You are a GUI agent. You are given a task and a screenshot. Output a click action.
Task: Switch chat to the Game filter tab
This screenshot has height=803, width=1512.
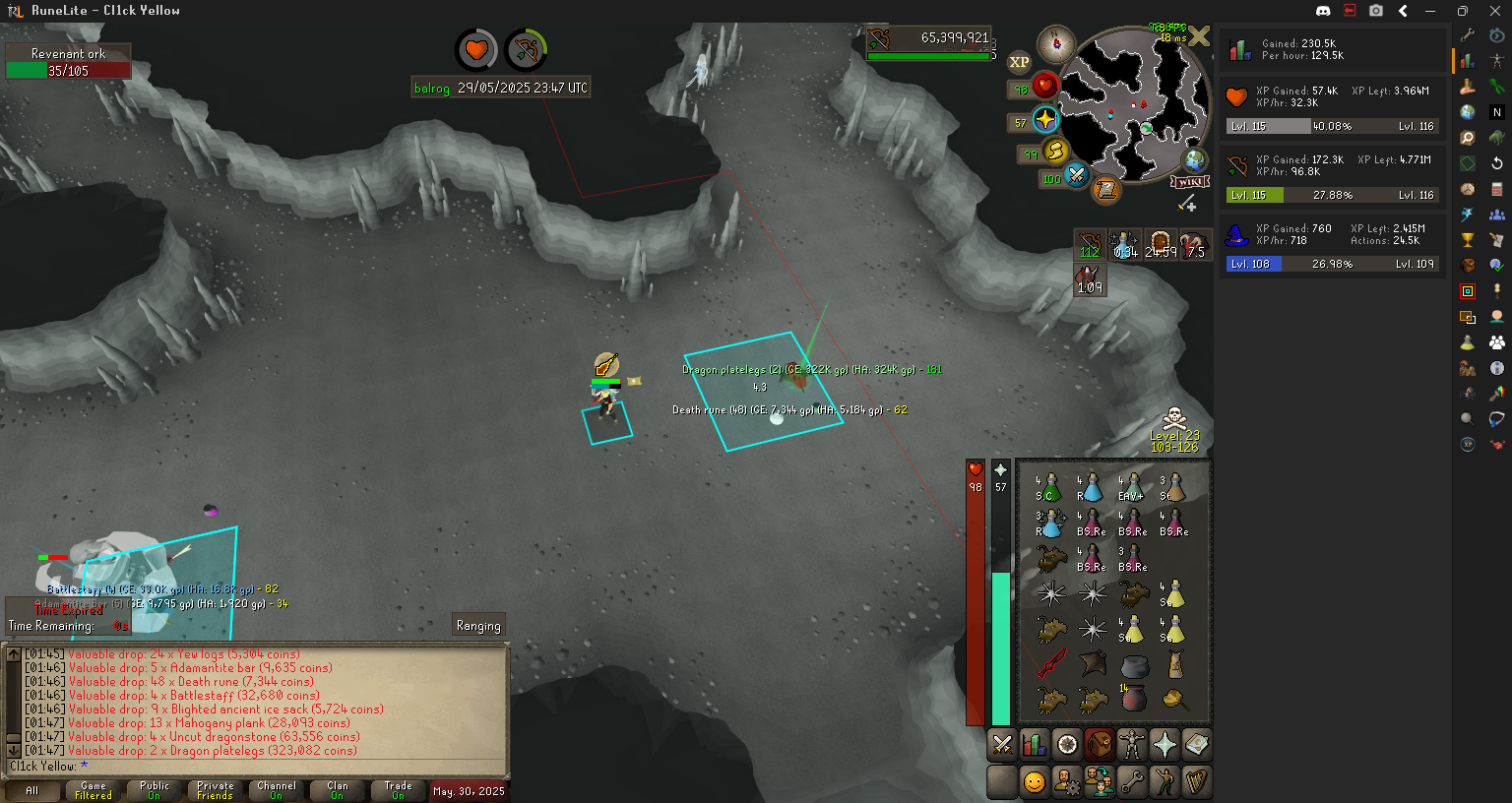click(94, 790)
